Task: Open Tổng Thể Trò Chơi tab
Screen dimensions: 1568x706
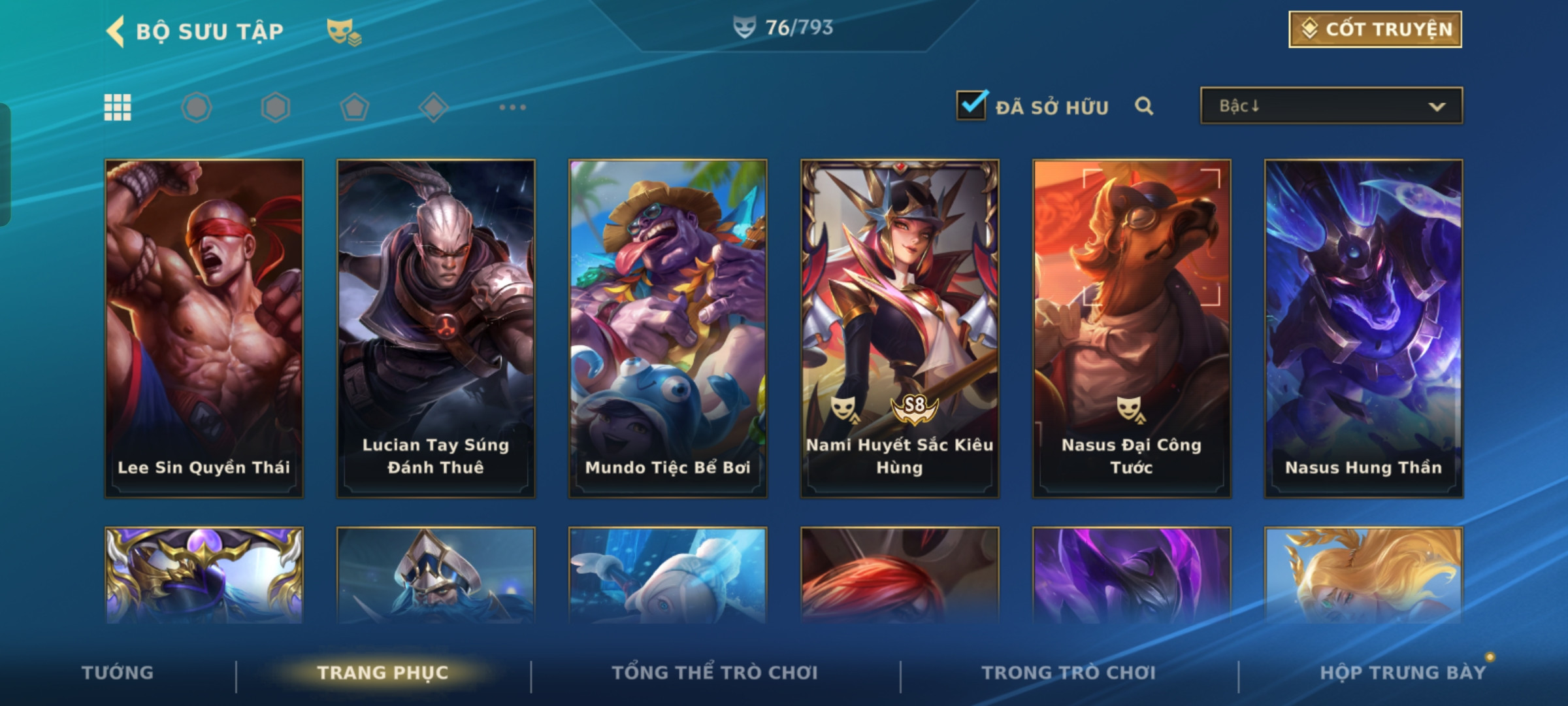Action: pyautogui.click(x=715, y=673)
